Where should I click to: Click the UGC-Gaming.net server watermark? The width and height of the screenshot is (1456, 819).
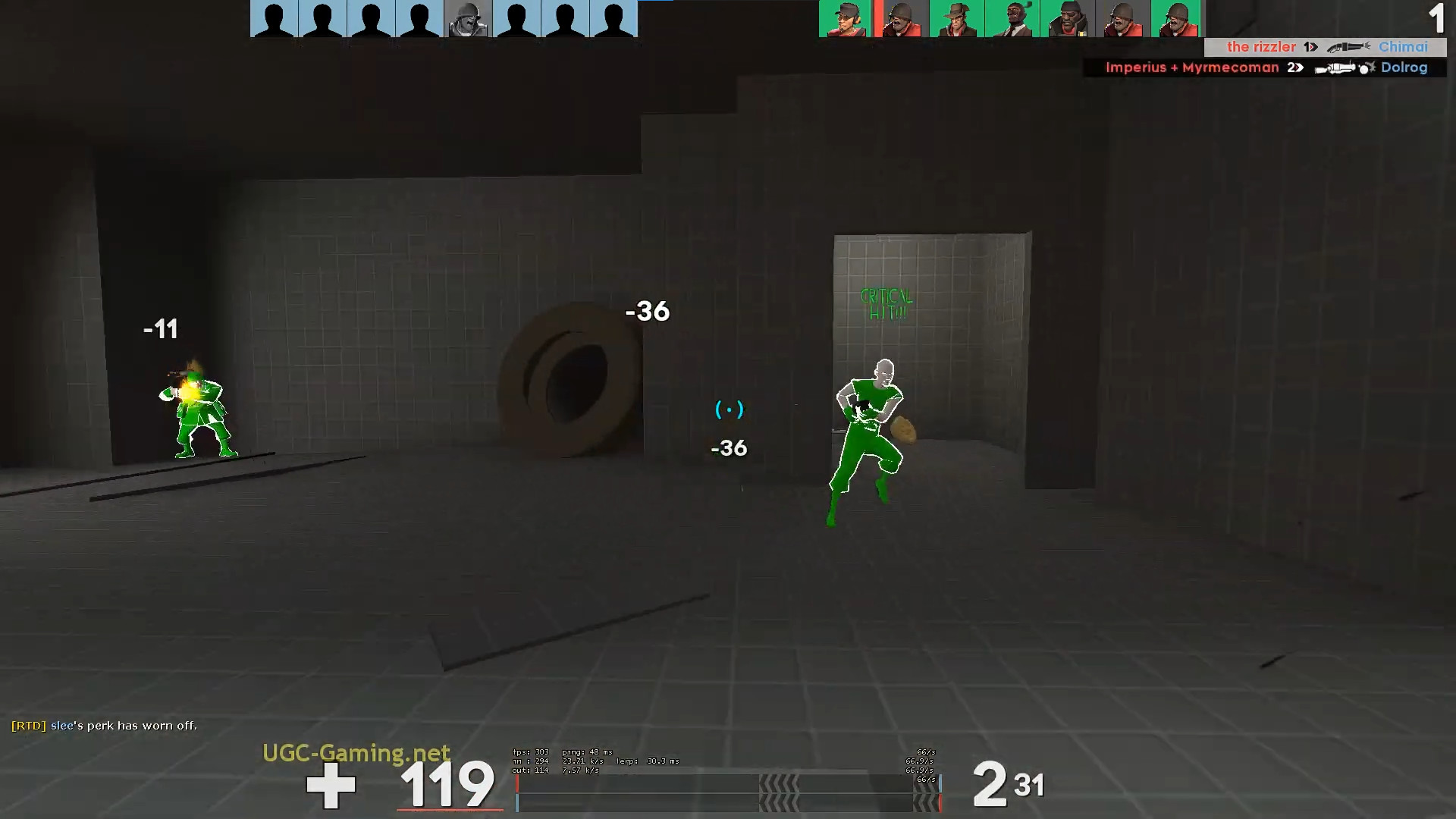pos(356,754)
